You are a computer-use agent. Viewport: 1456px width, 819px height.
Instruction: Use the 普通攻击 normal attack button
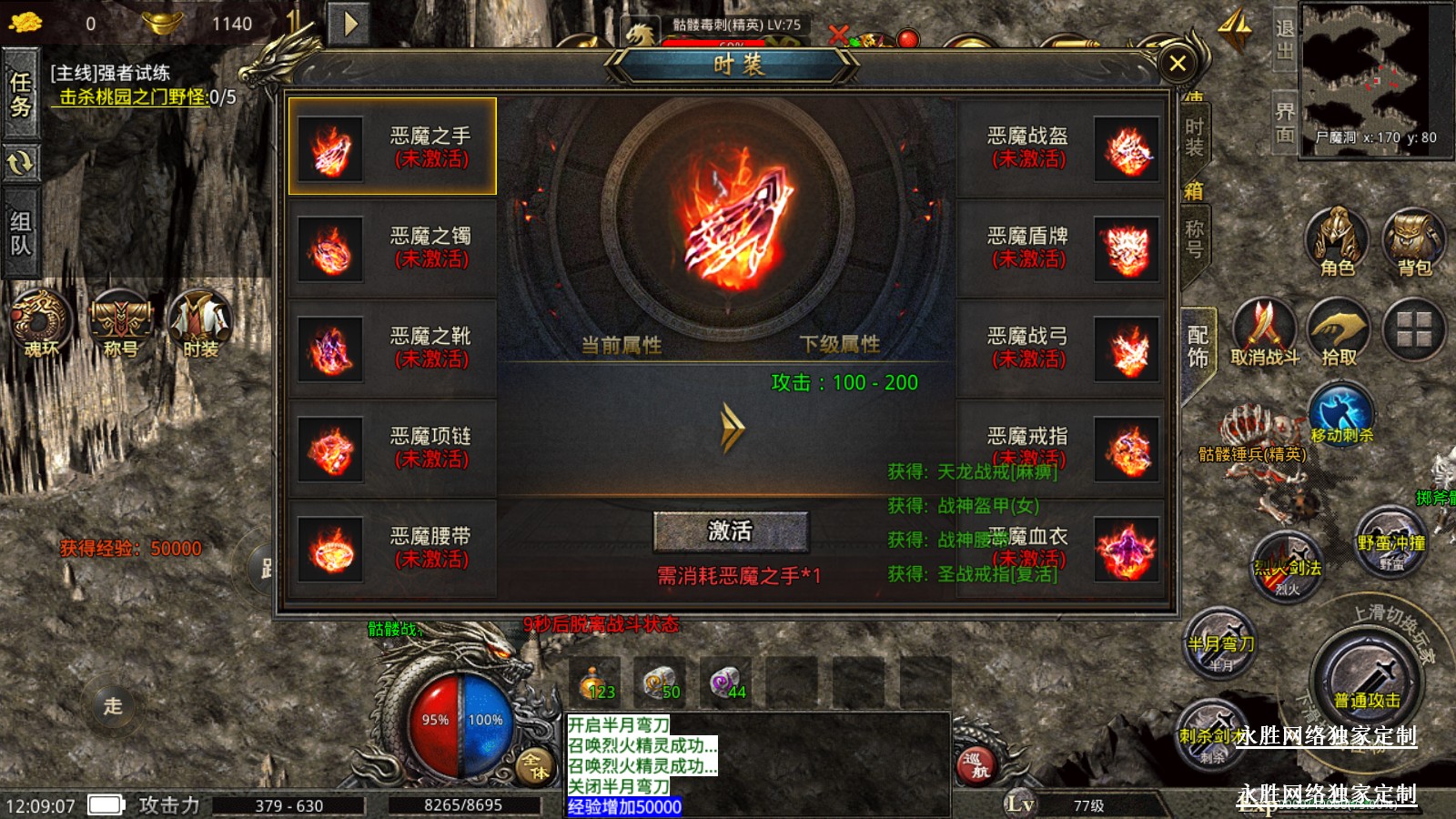click(1367, 678)
